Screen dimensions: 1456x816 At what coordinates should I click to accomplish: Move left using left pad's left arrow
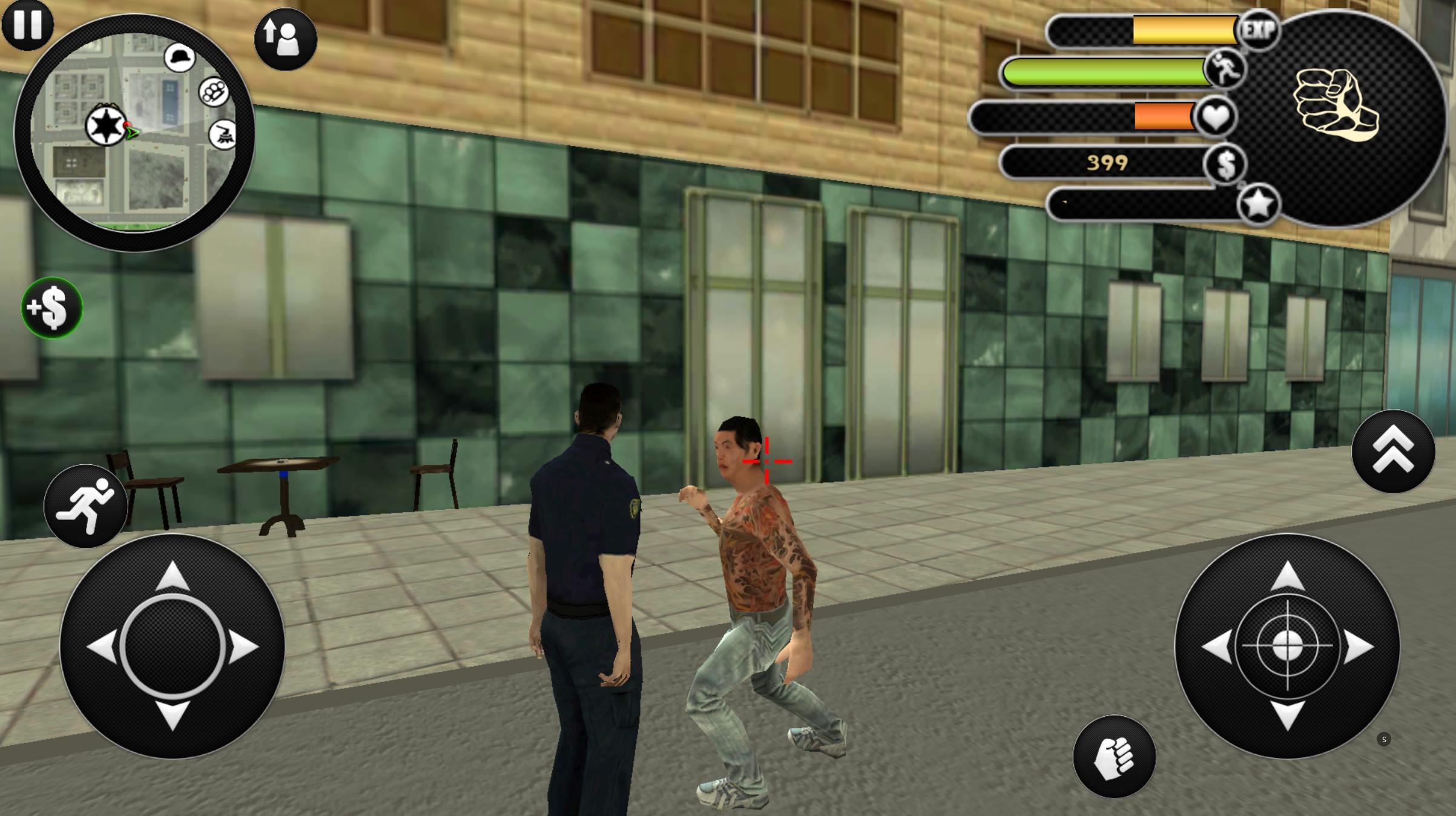(x=102, y=646)
